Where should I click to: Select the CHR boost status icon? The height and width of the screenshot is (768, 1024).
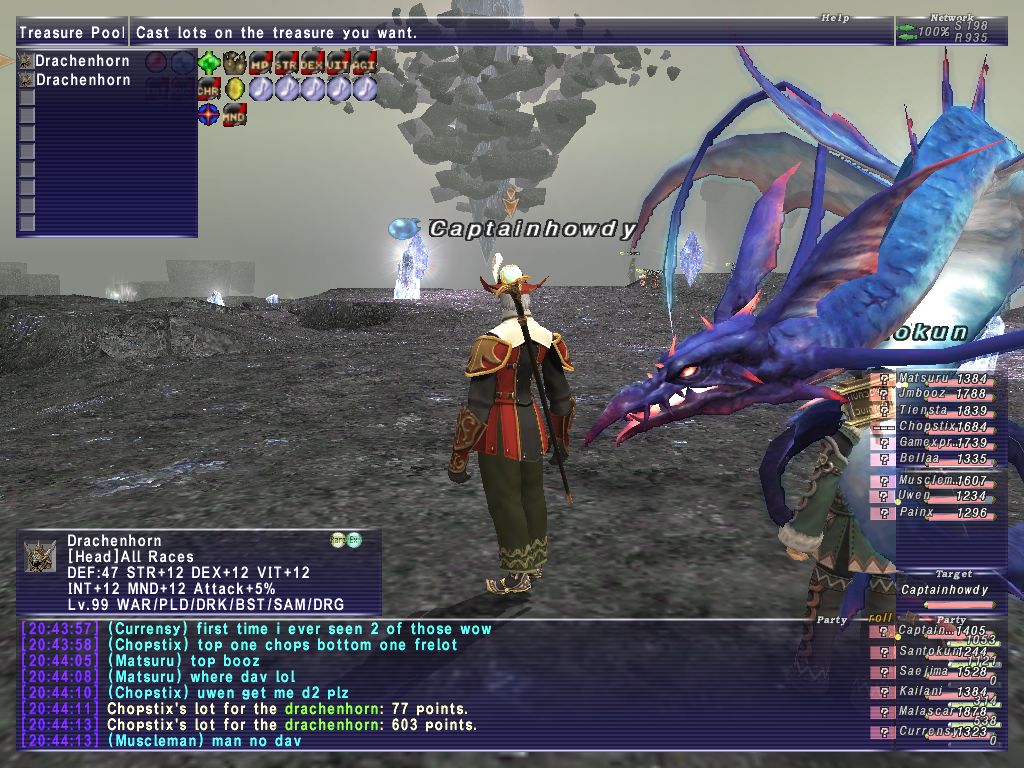click(x=208, y=88)
